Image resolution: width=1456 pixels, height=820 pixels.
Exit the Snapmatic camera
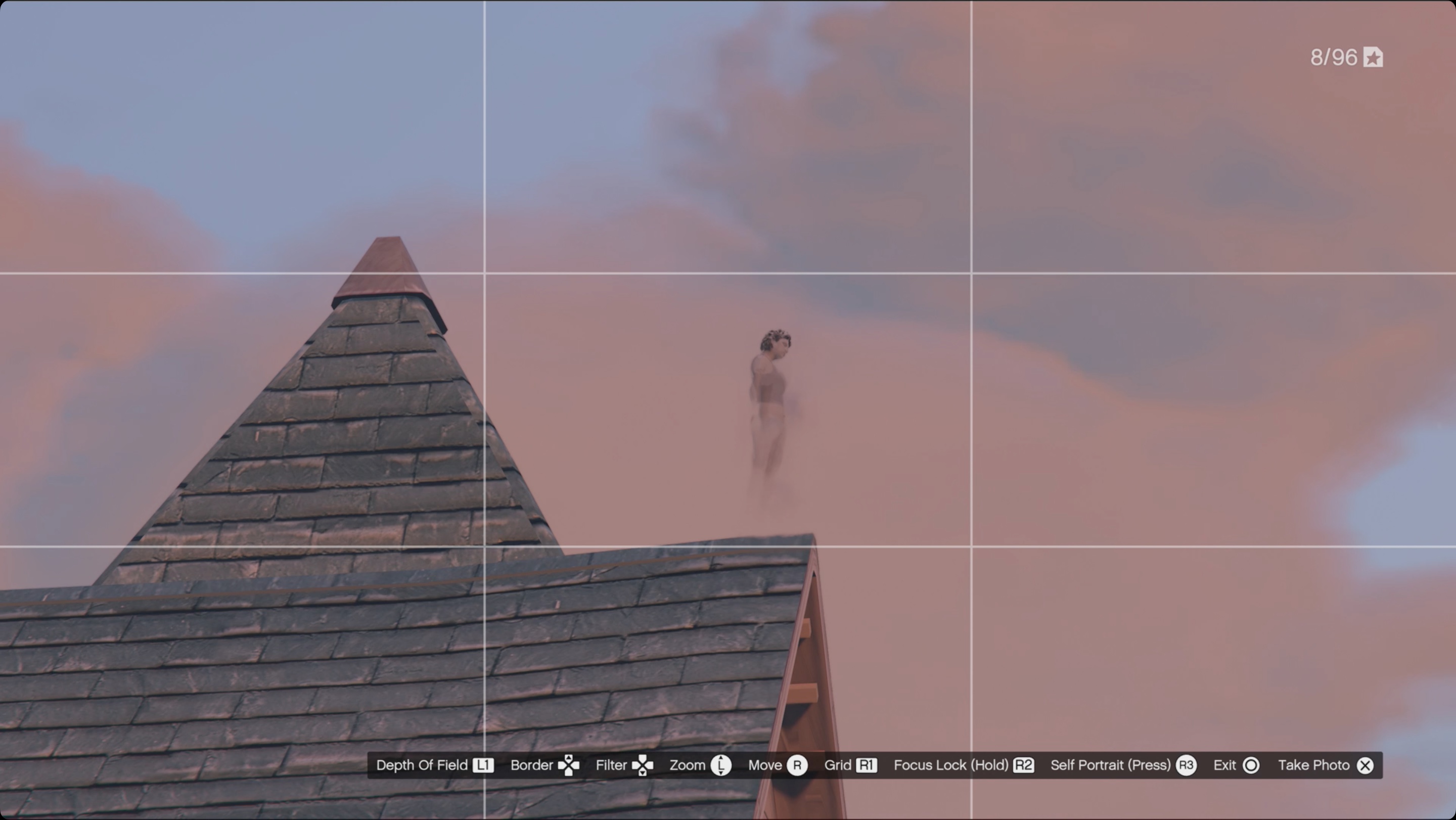click(x=1224, y=765)
